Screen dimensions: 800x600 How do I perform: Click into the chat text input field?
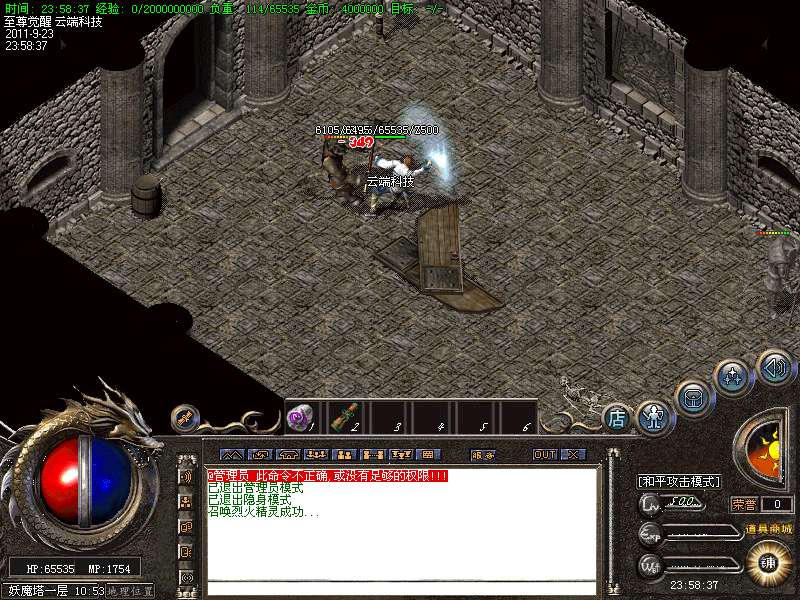tap(400, 586)
